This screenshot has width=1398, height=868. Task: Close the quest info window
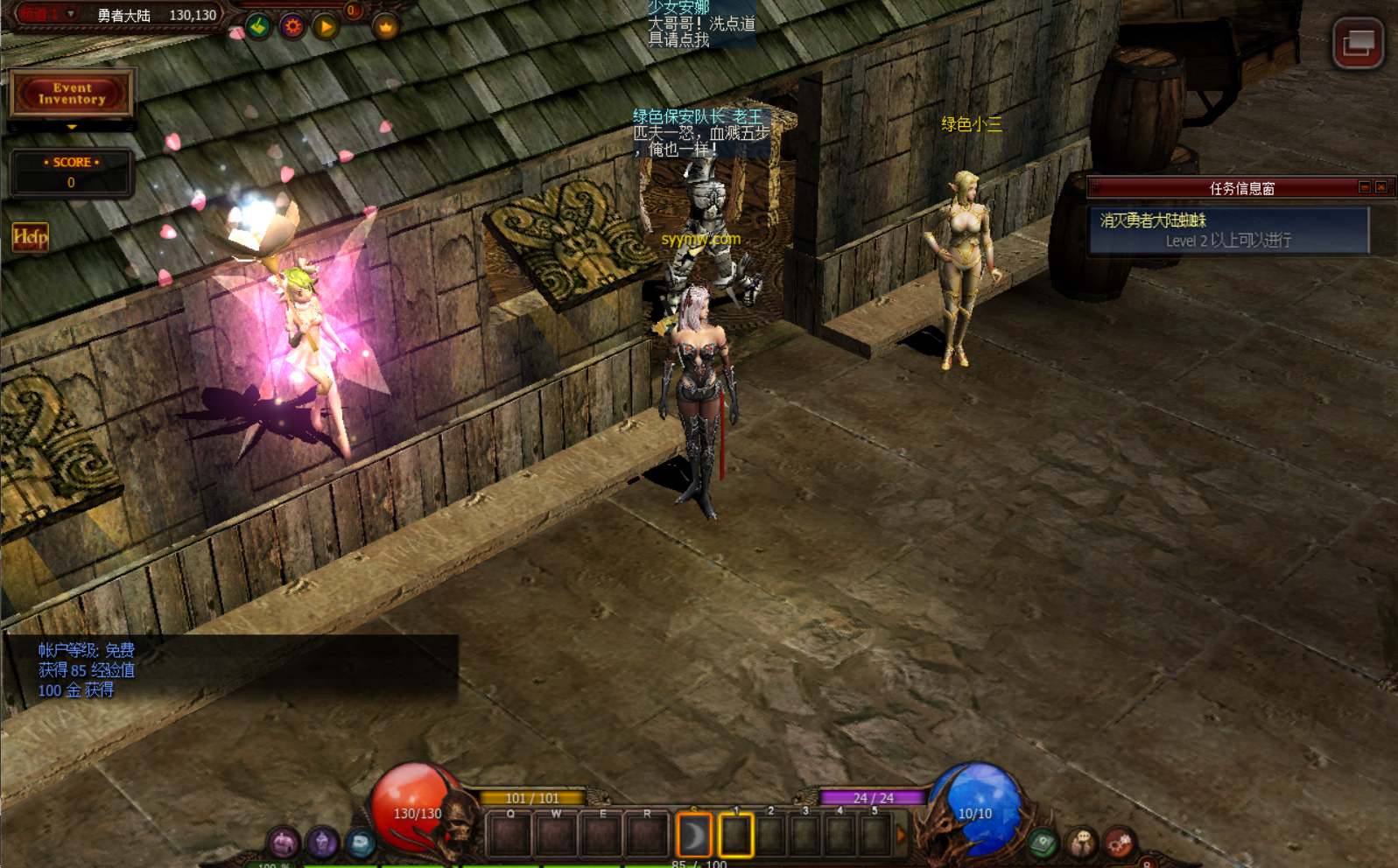[x=1381, y=187]
